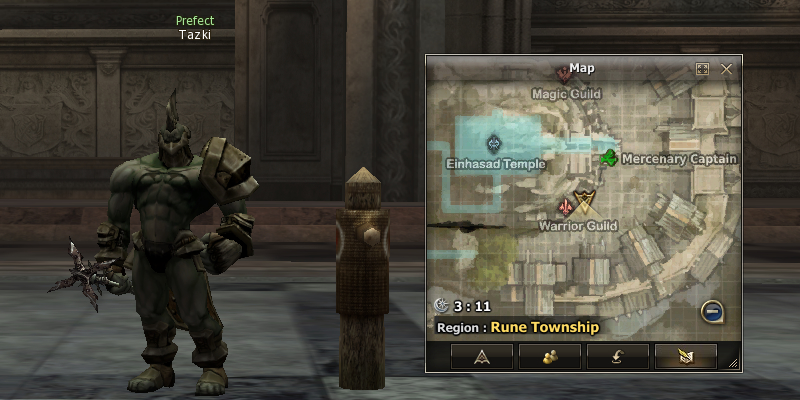The image size is (800, 400).
Task: Close the Map window
Action: click(x=727, y=69)
